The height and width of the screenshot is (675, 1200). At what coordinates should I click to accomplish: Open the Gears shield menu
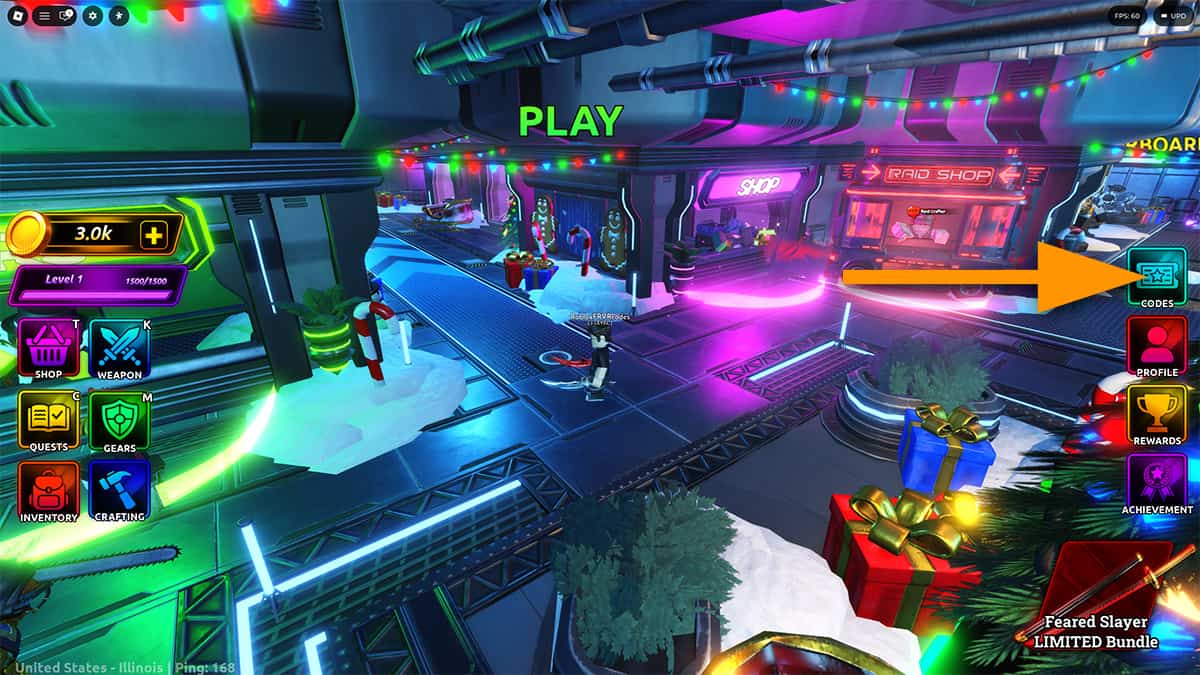(120, 420)
